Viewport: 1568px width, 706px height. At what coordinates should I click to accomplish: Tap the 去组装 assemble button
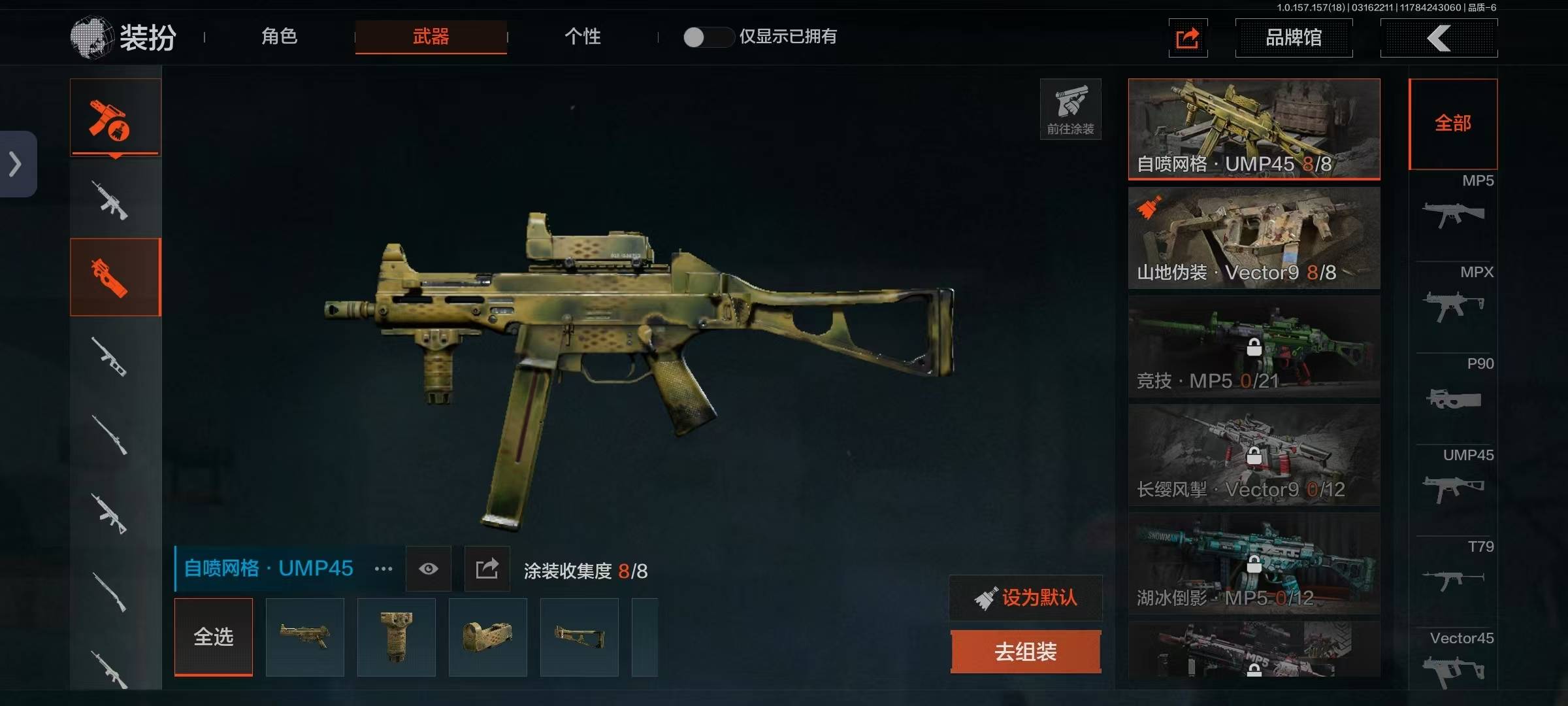click(x=1026, y=652)
